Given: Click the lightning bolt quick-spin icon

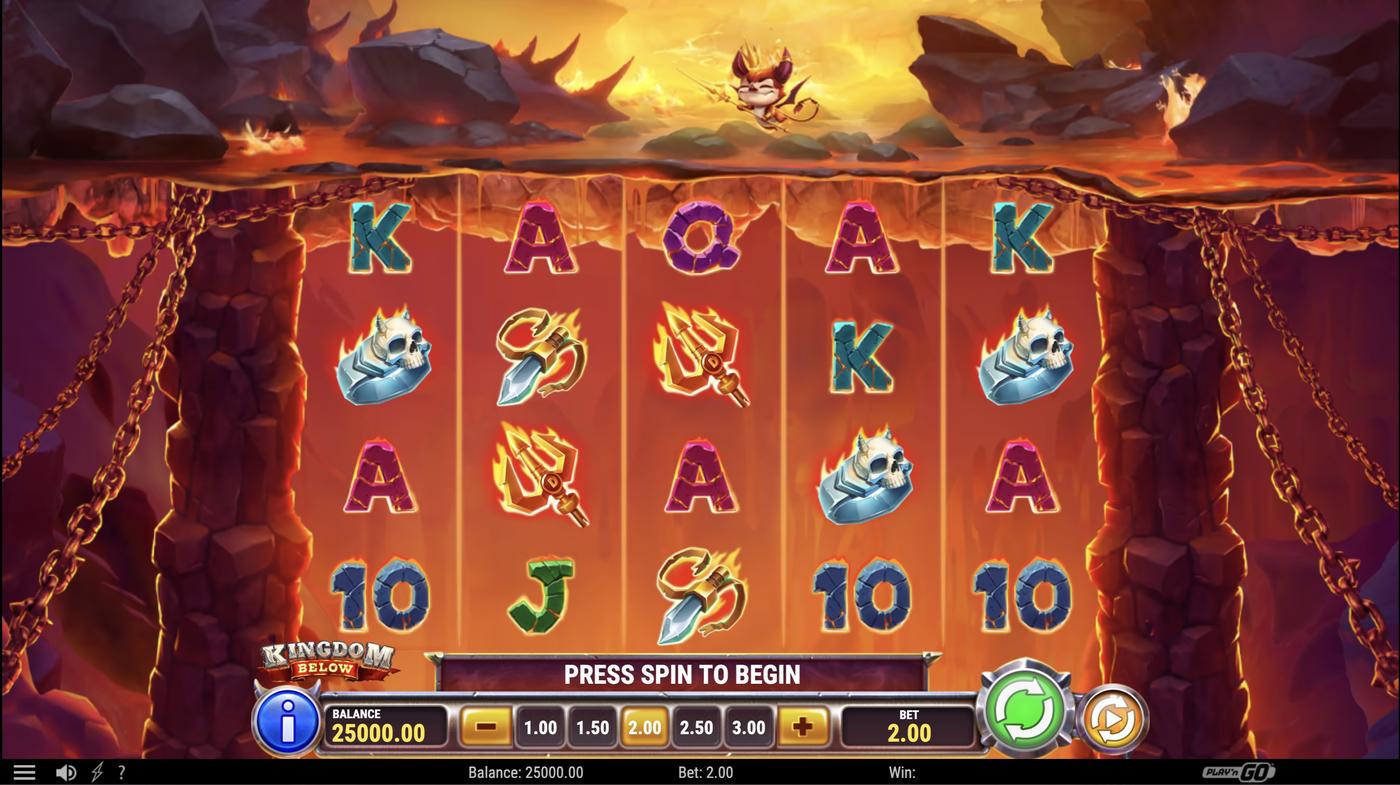Looking at the screenshot, I should pyautogui.click(x=95, y=770).
